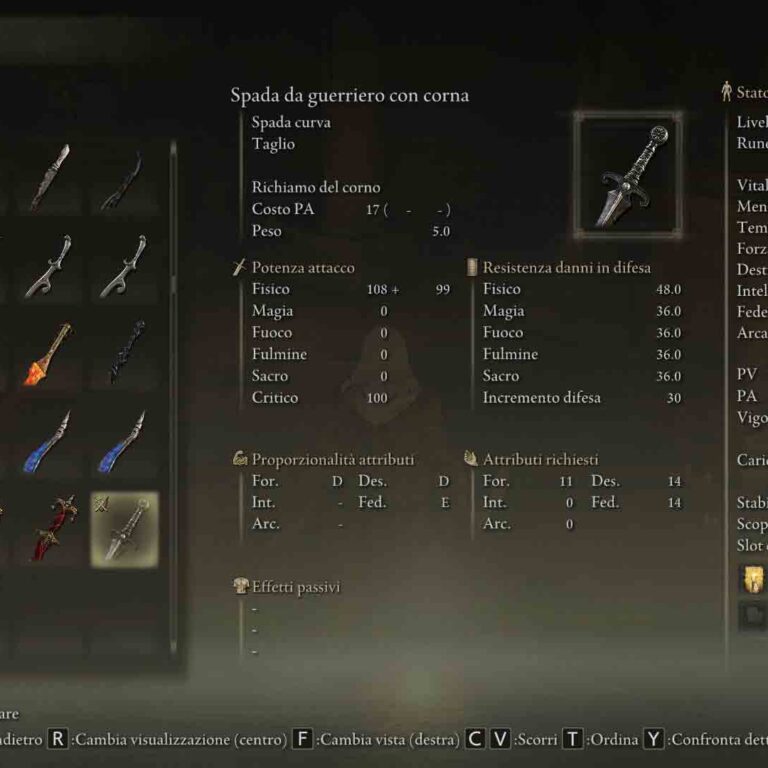Pick the black thorny sword slot
768x768 pixels.
coord(124,354)
